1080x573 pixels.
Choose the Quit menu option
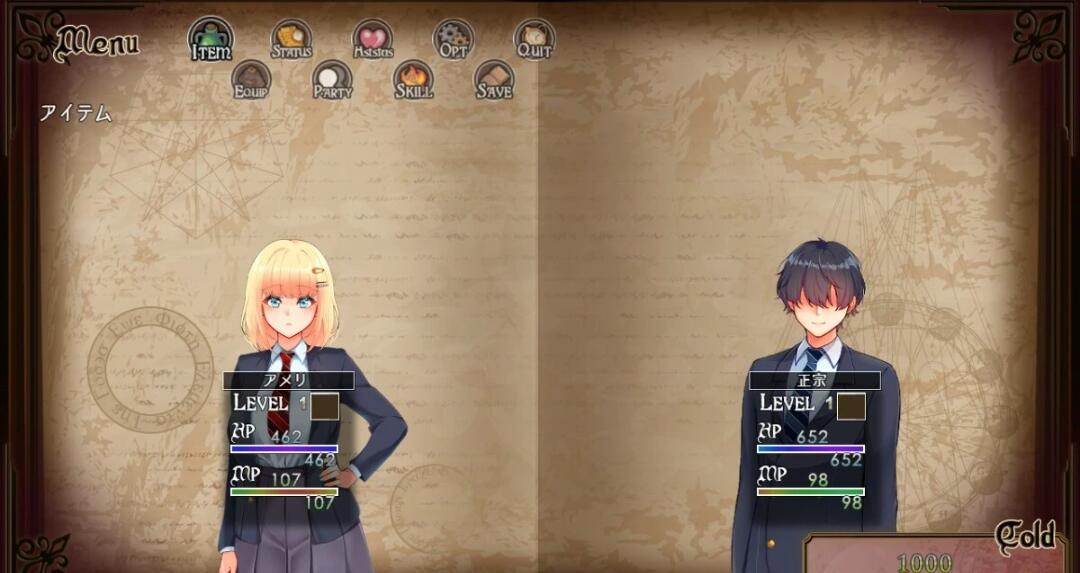point(534,40)
